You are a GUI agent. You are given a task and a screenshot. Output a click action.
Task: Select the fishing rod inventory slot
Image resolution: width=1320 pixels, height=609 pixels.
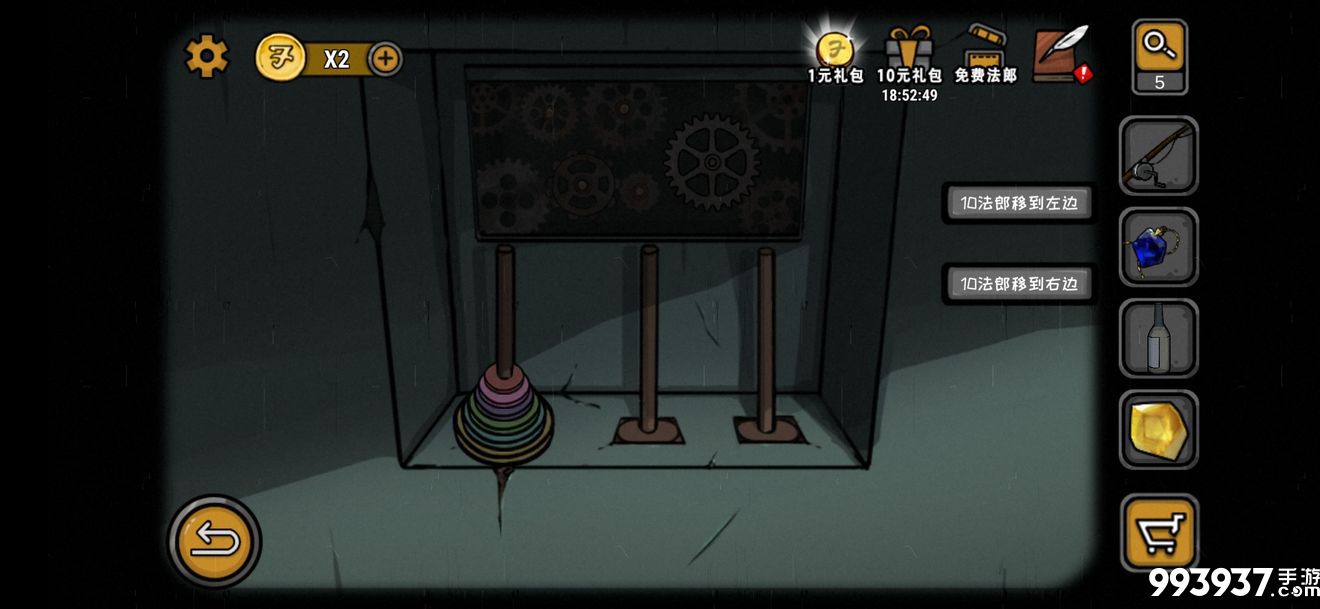[x=1158, y=156]
